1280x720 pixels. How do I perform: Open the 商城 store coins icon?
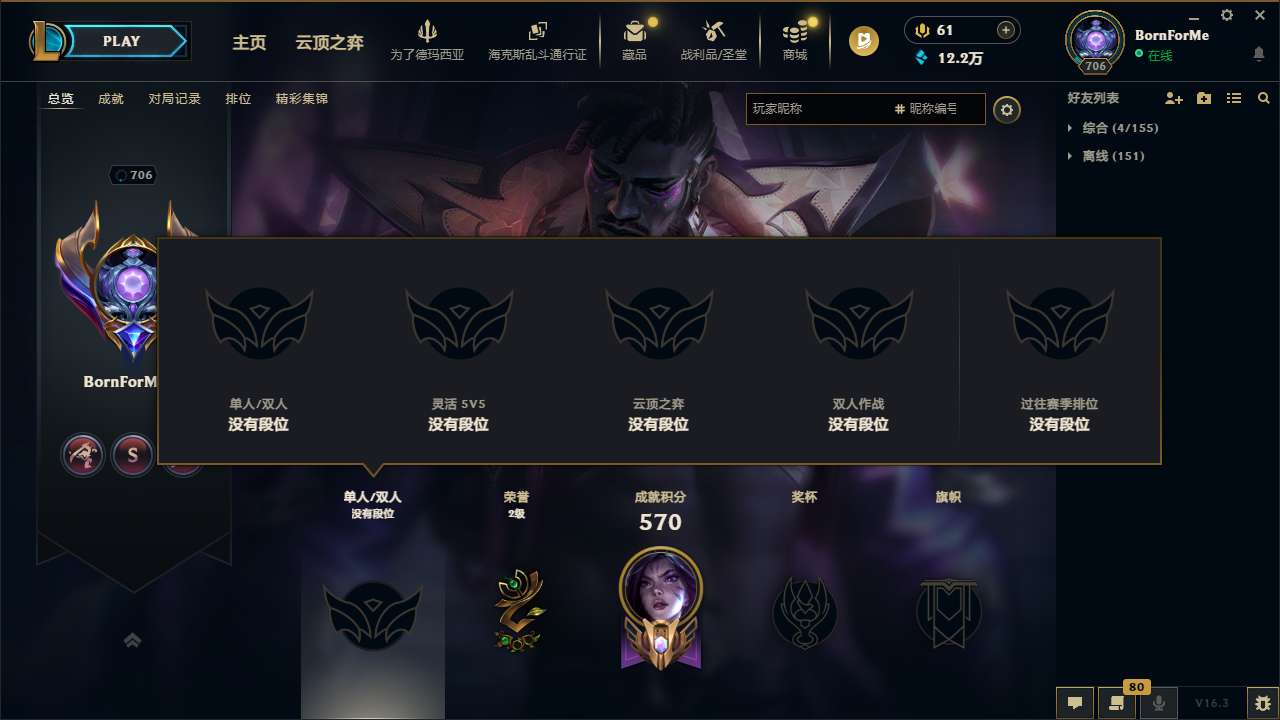[x=795, y=33]
